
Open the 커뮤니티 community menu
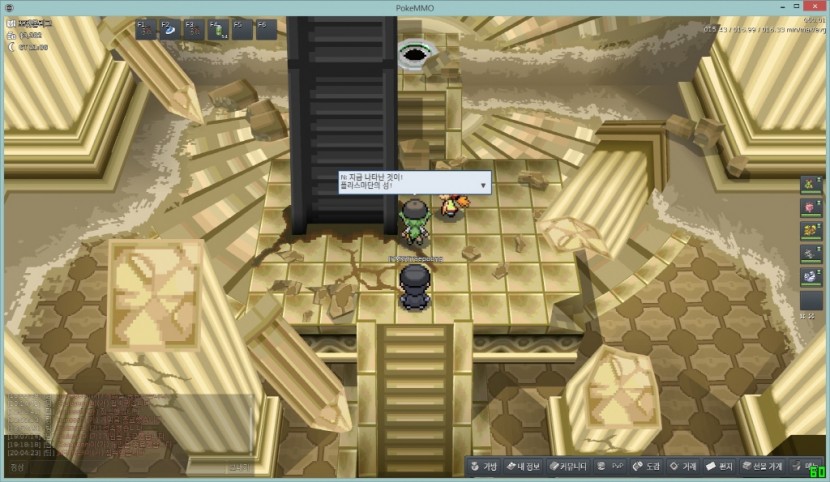click(x=566, y=466)
